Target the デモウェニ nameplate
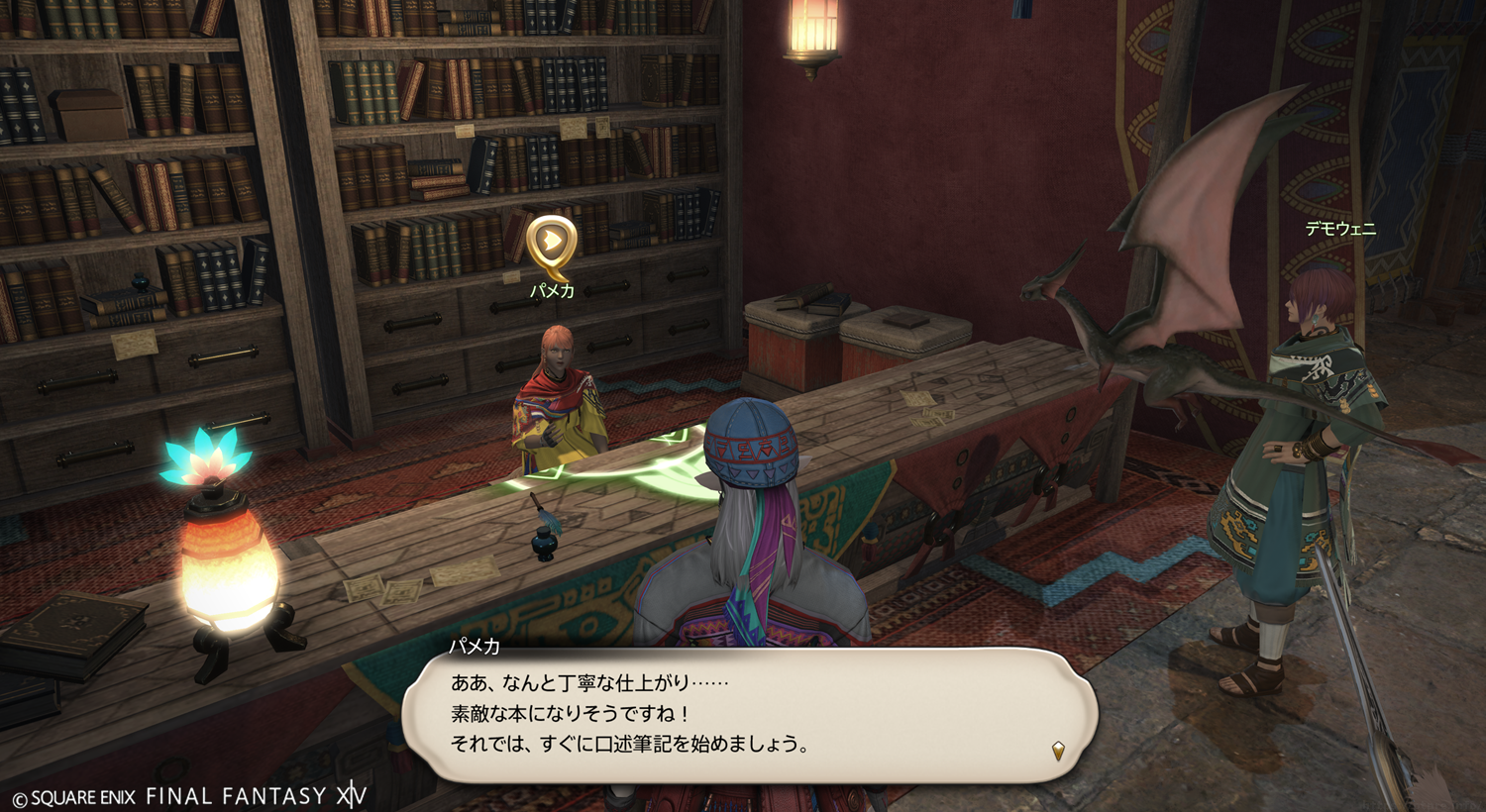Image resolution: width=1486 pixels, height=812 pixels. (1340, 229)
